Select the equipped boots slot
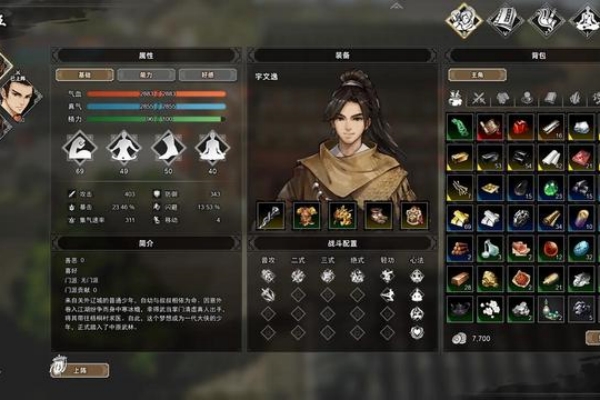The height and width of the screenshot is (400, 600). pos(377,215)
